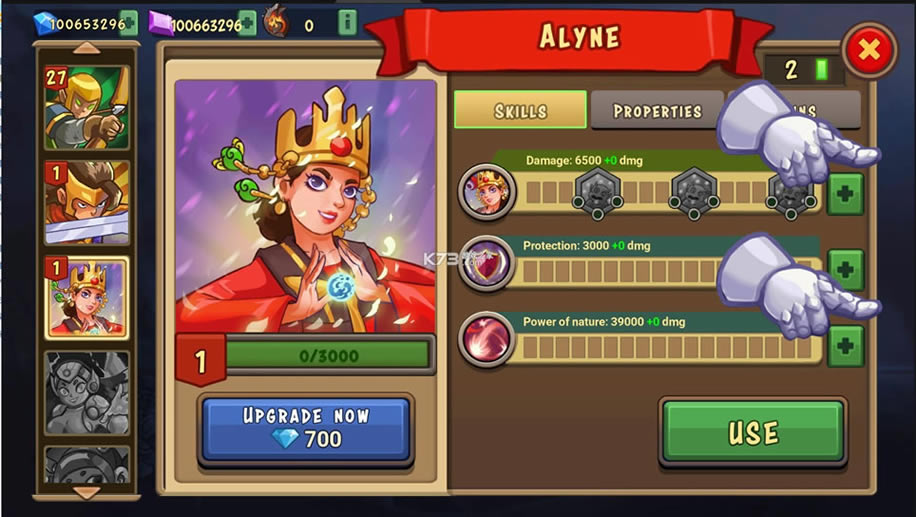Image resolution: width=916 pixels, height=517 pixels.
Task: Choose the green-hooded archer hero portrait
Action: (86, 107)
